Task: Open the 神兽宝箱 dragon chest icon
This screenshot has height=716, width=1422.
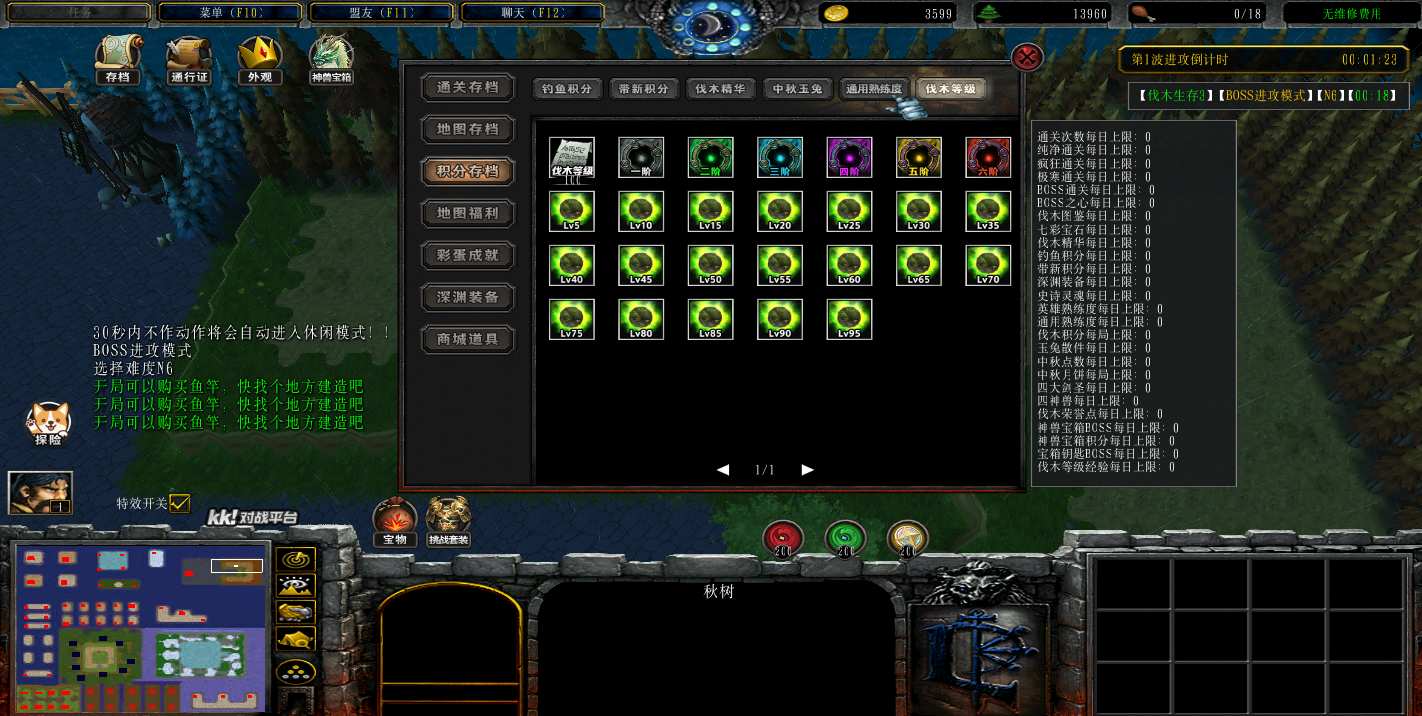Action: point(331,58)
